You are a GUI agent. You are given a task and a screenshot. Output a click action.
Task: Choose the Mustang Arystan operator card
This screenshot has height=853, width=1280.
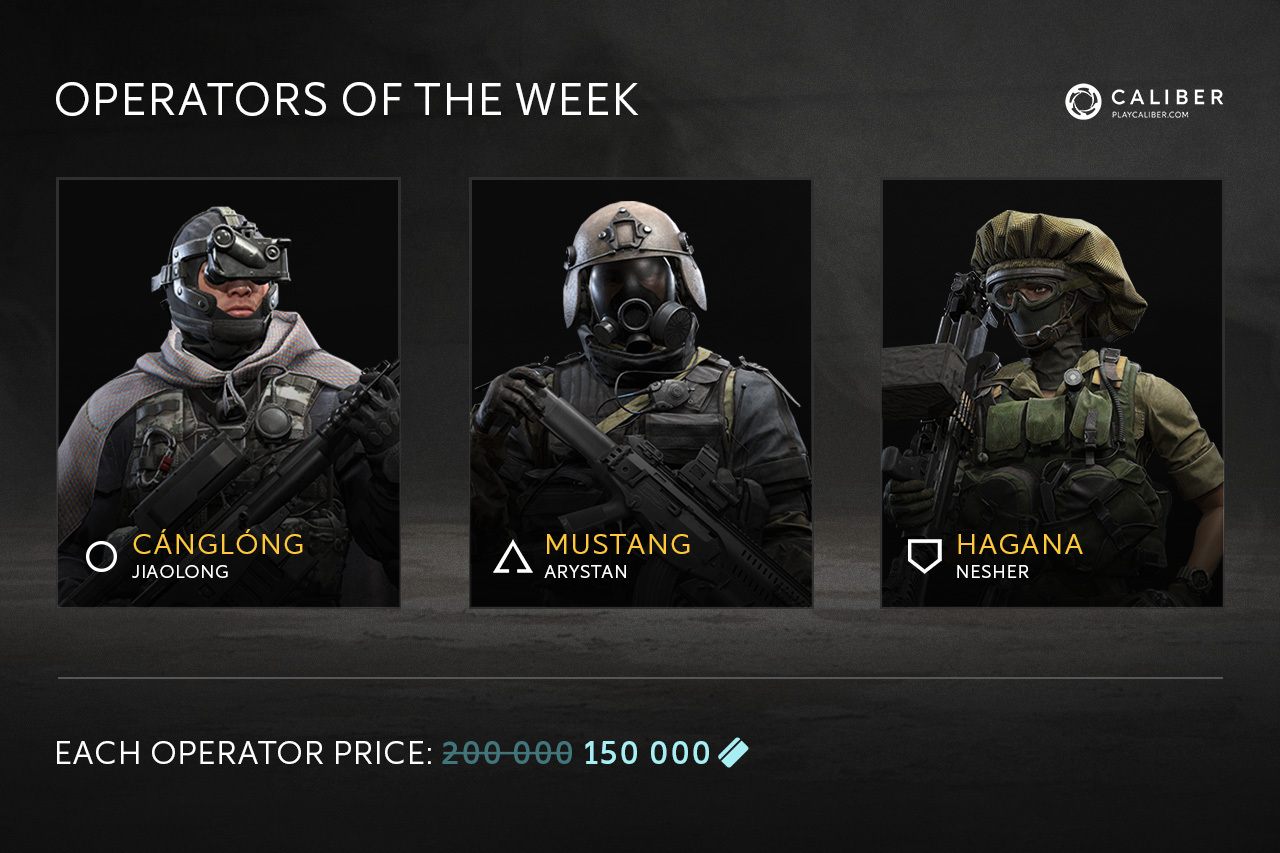click(x=641, y=392)
